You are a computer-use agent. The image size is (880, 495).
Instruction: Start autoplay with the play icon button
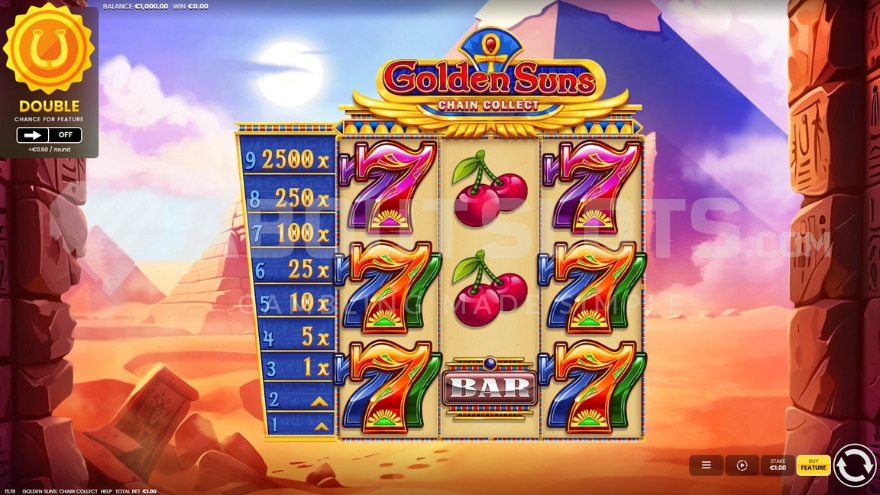click(x=742, y=465)
